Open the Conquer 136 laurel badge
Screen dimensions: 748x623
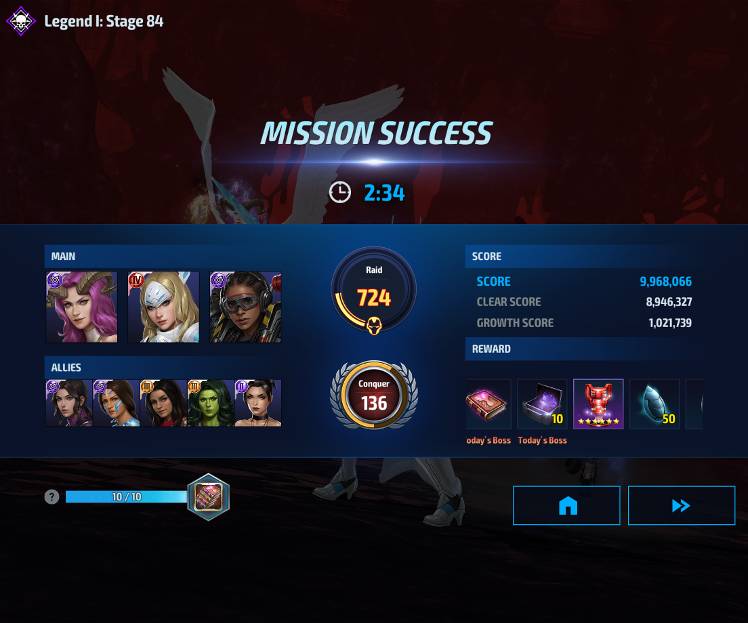click(374, 395)
